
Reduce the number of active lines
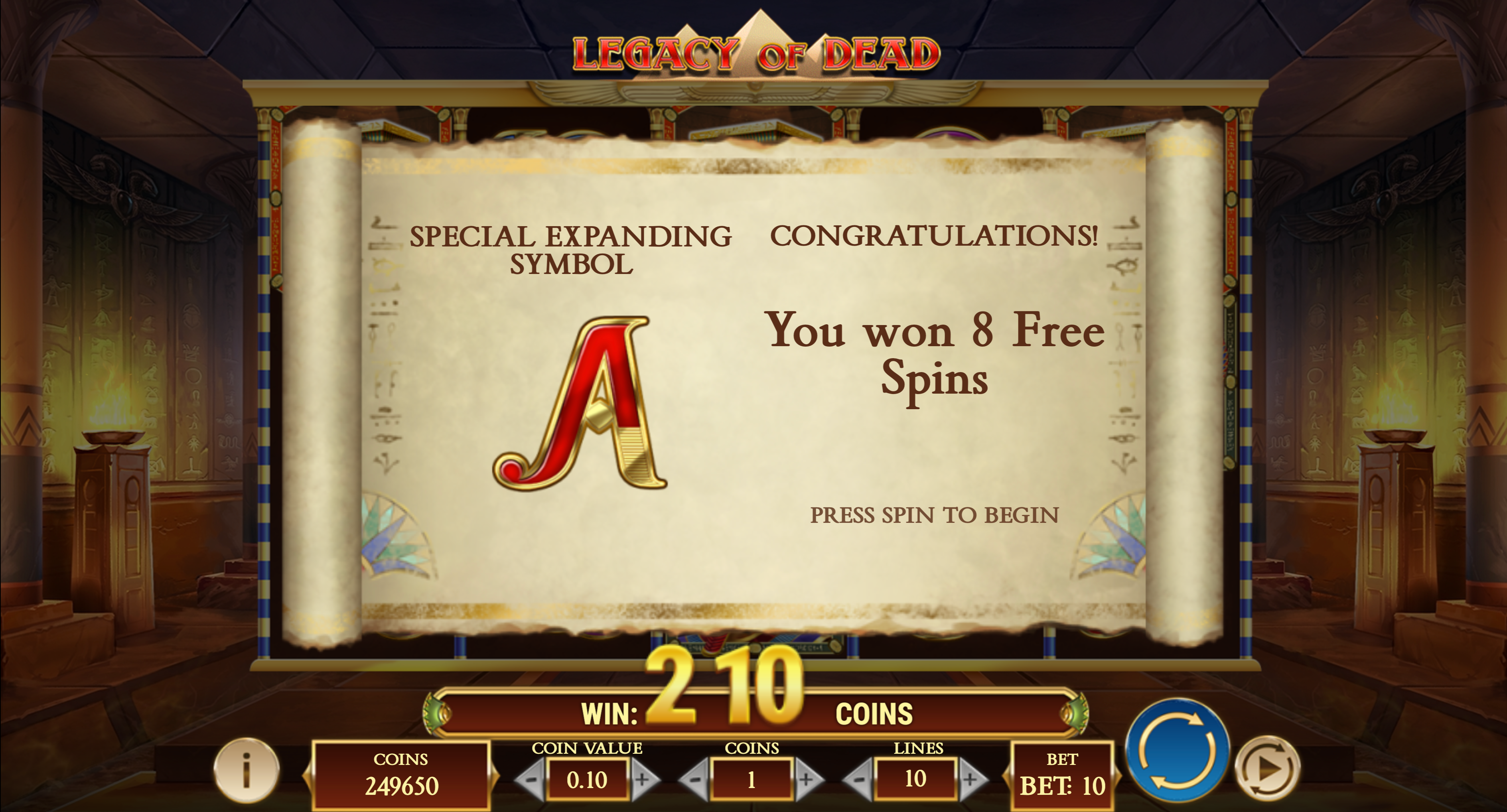pyautogui.click(x=858, y=779)
